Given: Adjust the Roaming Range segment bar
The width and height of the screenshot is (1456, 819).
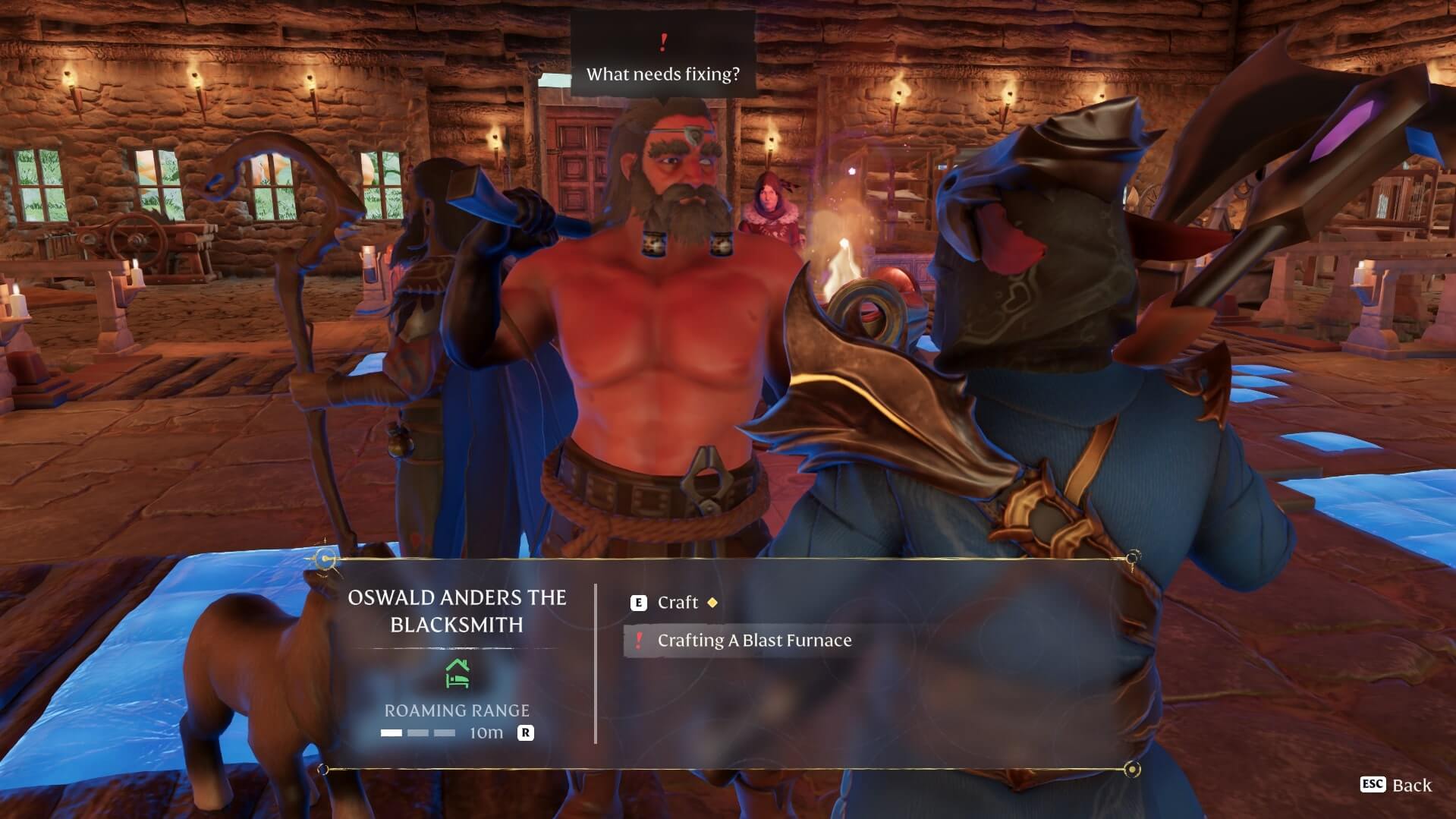Looking at the screenshot, I should click(x=418, y=733).
